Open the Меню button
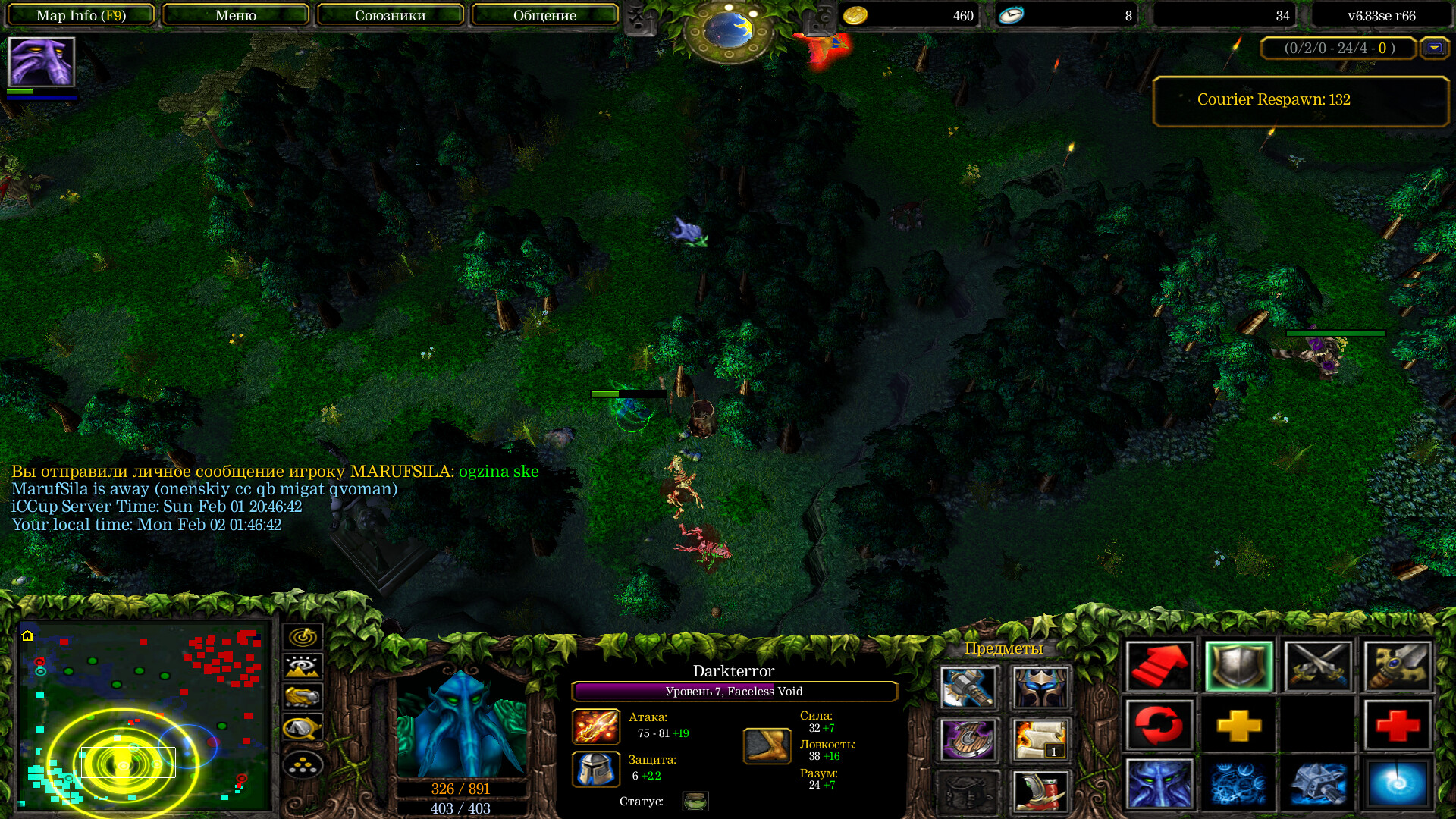Viewport: 1456px width, 819px height. 236,15
